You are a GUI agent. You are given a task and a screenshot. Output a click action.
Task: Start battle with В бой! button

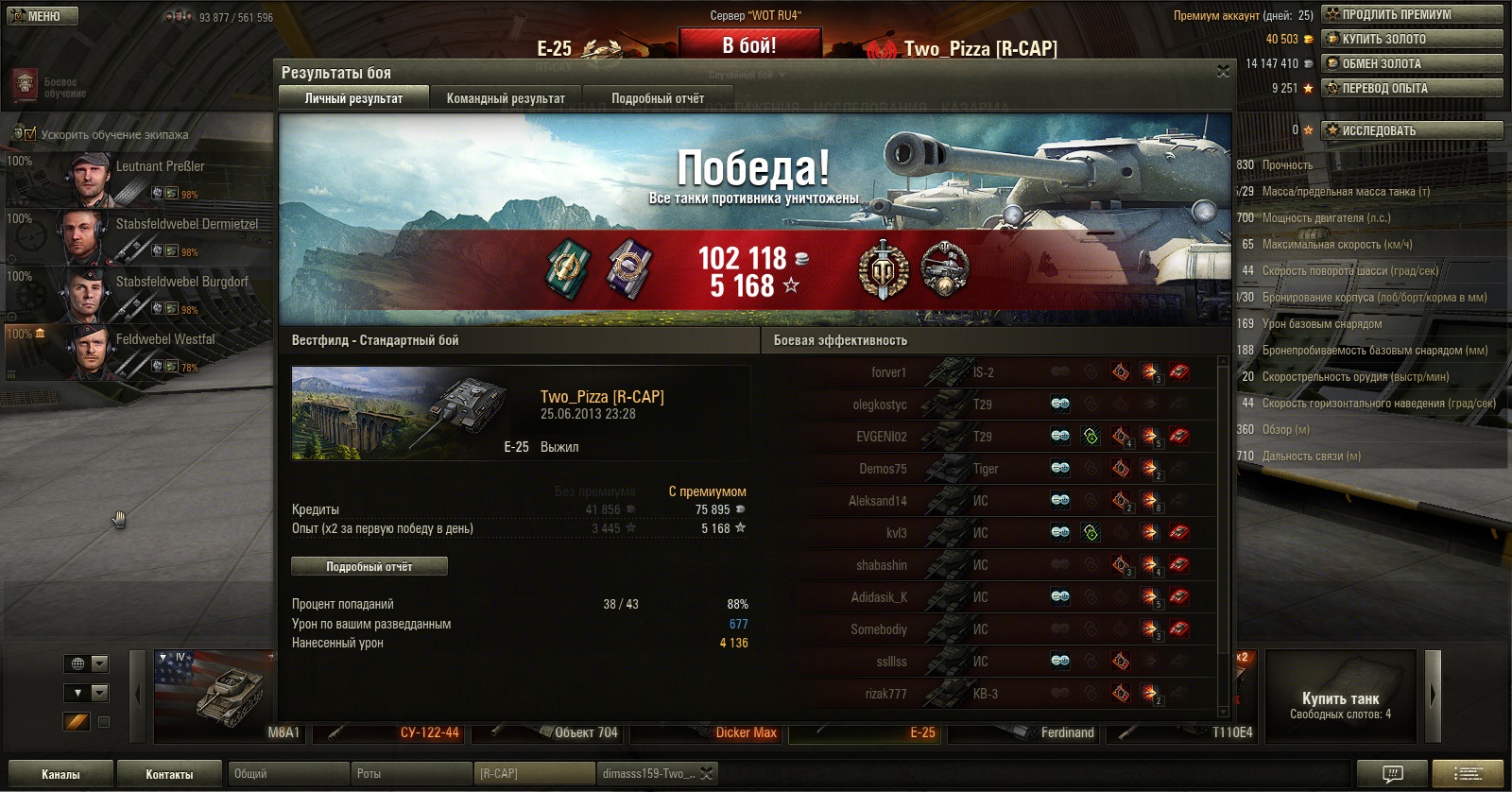click(x=749, y=45)
